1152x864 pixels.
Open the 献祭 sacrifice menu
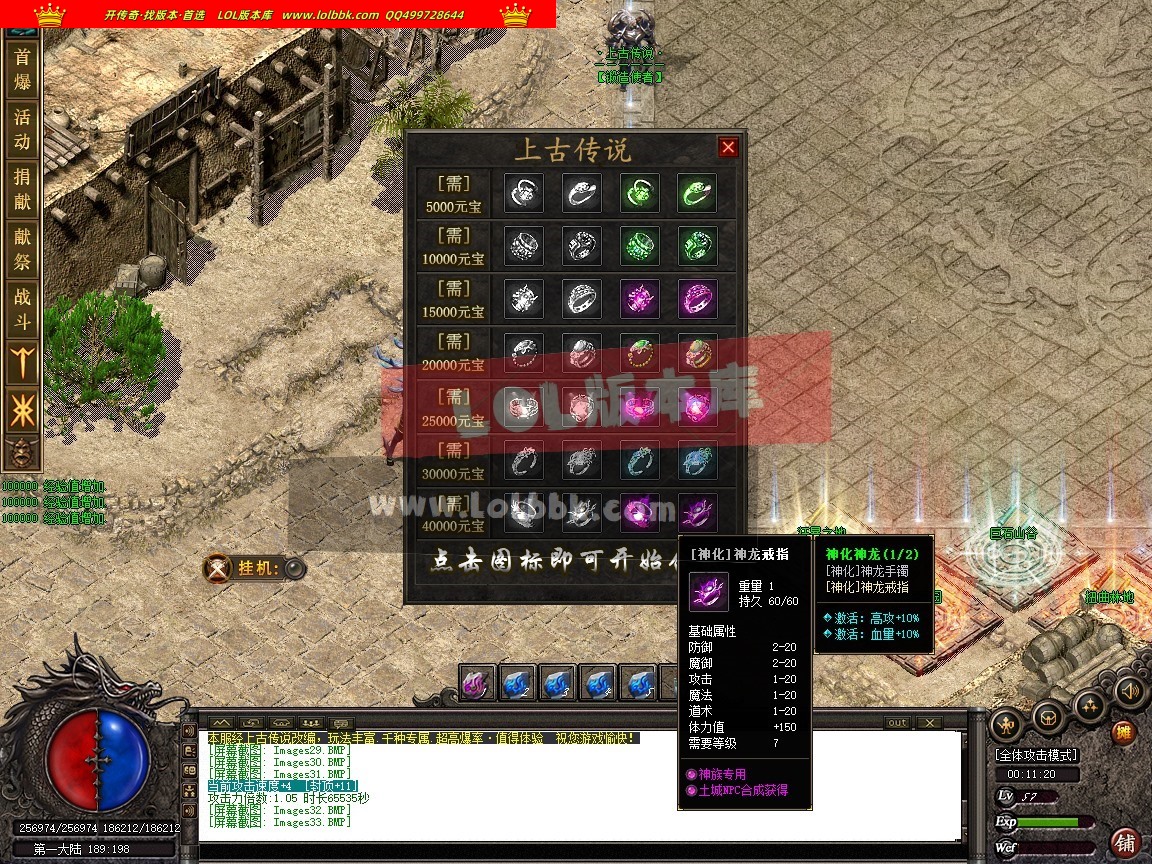(x=22, y=250)
